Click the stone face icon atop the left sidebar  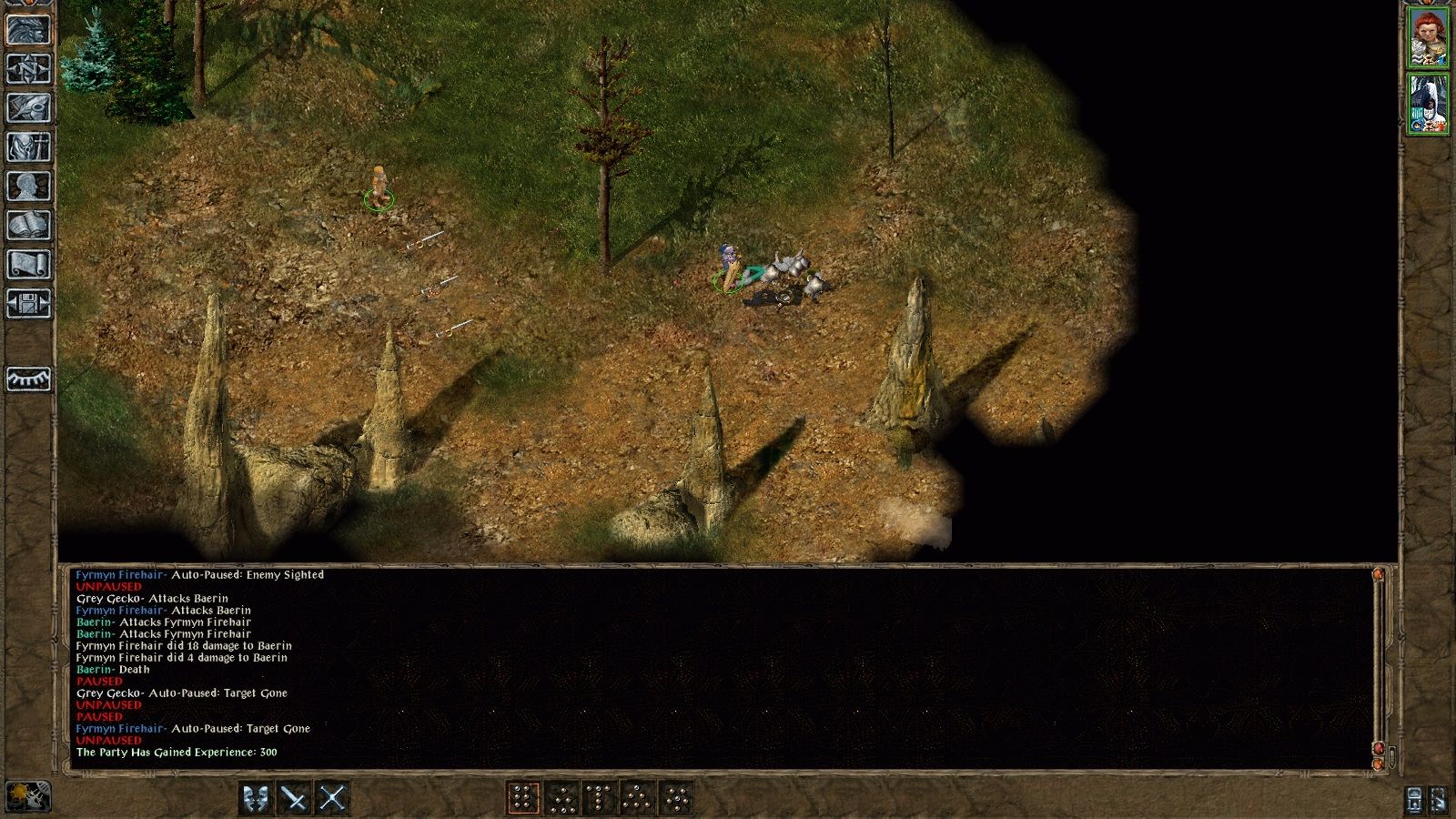tap(28, 29)
